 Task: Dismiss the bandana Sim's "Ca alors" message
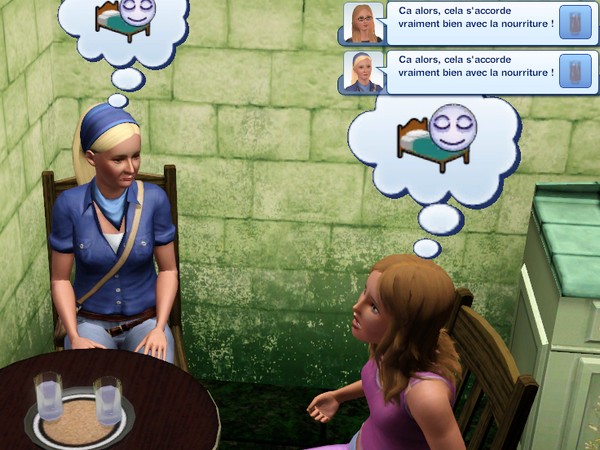click(x=470, y=73)
